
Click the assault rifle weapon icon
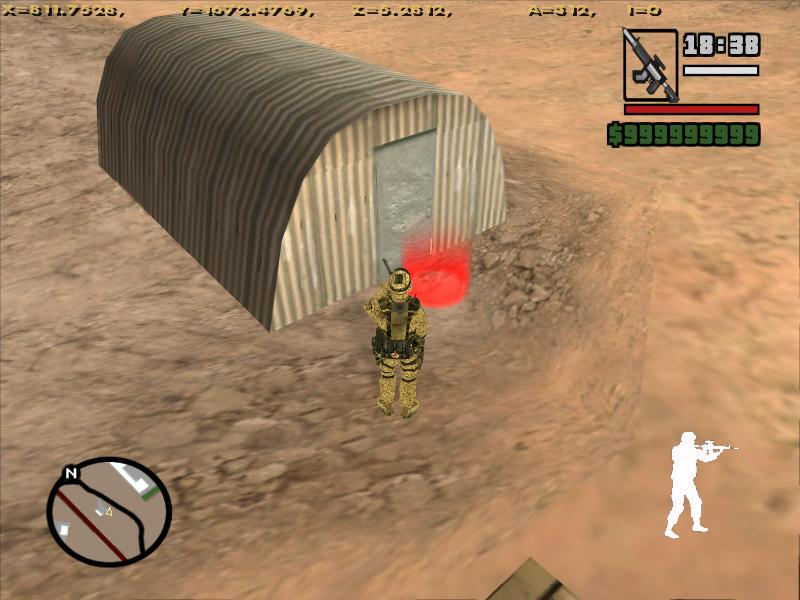[650, 64]
